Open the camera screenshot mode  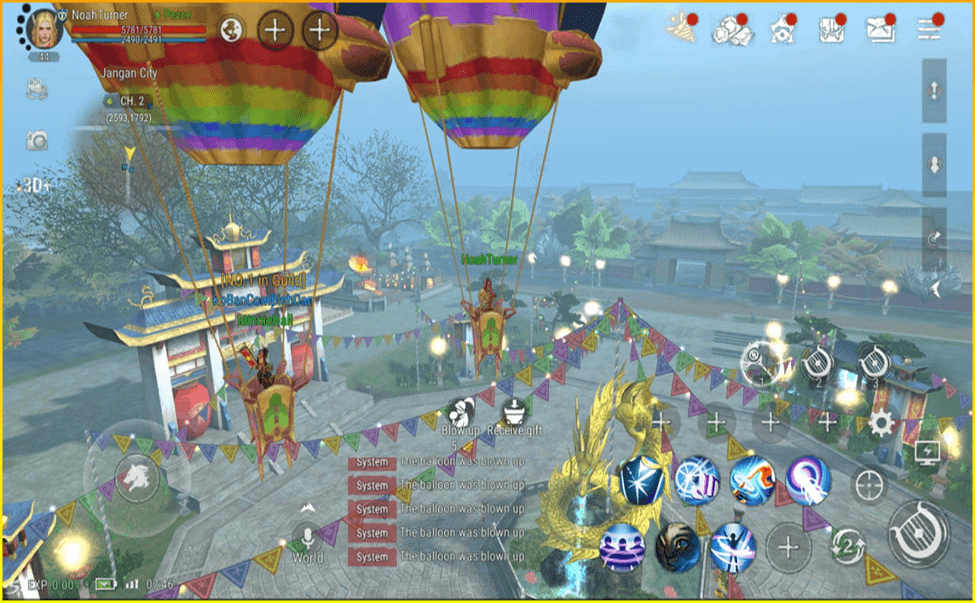(x=37, y=140)
